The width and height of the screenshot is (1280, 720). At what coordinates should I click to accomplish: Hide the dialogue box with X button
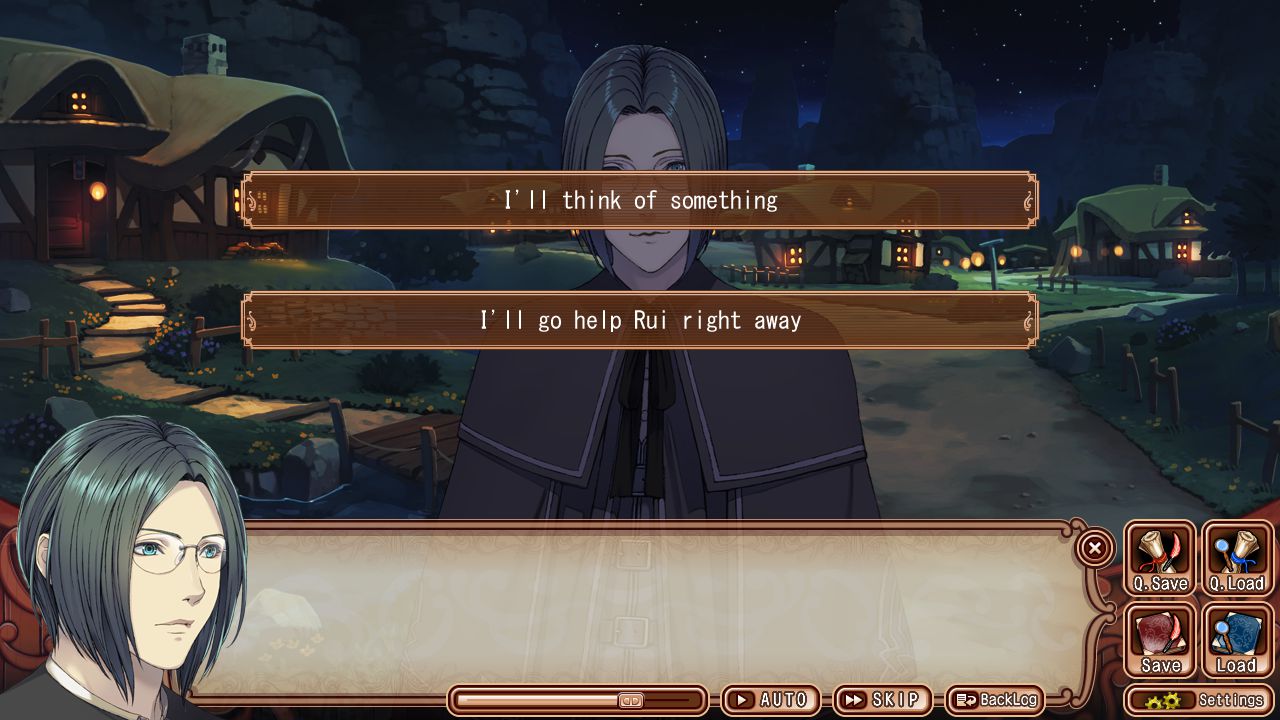pos(1095,547)
